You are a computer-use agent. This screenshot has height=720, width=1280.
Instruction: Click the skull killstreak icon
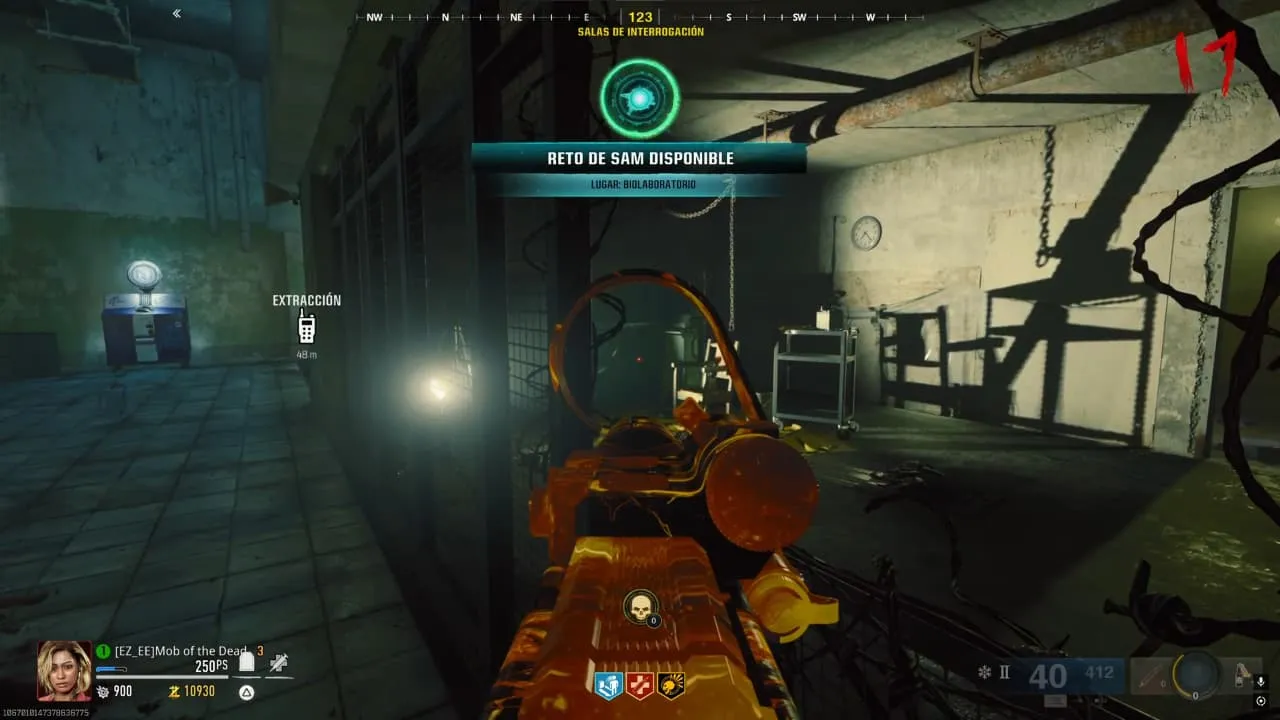(x=640, y=607)
